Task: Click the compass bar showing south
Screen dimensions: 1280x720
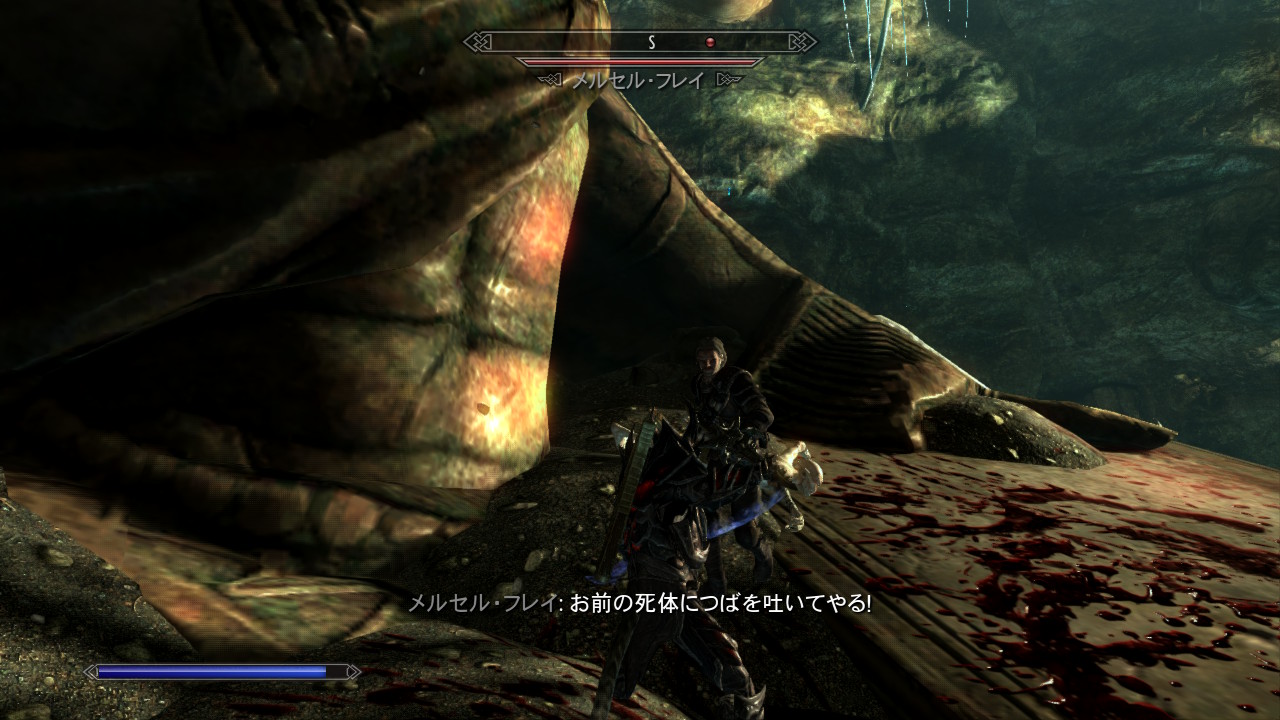Action: coord(640,42)
